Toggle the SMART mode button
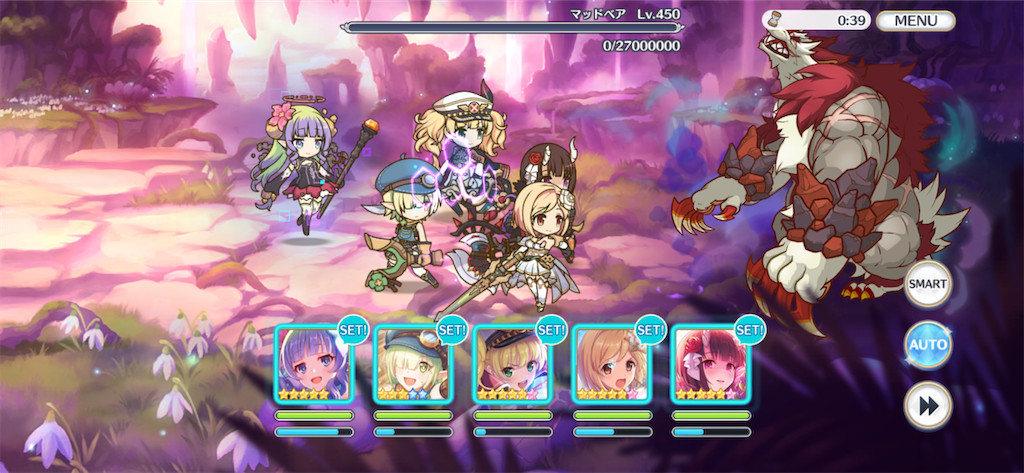 click(x=927, y=285)
